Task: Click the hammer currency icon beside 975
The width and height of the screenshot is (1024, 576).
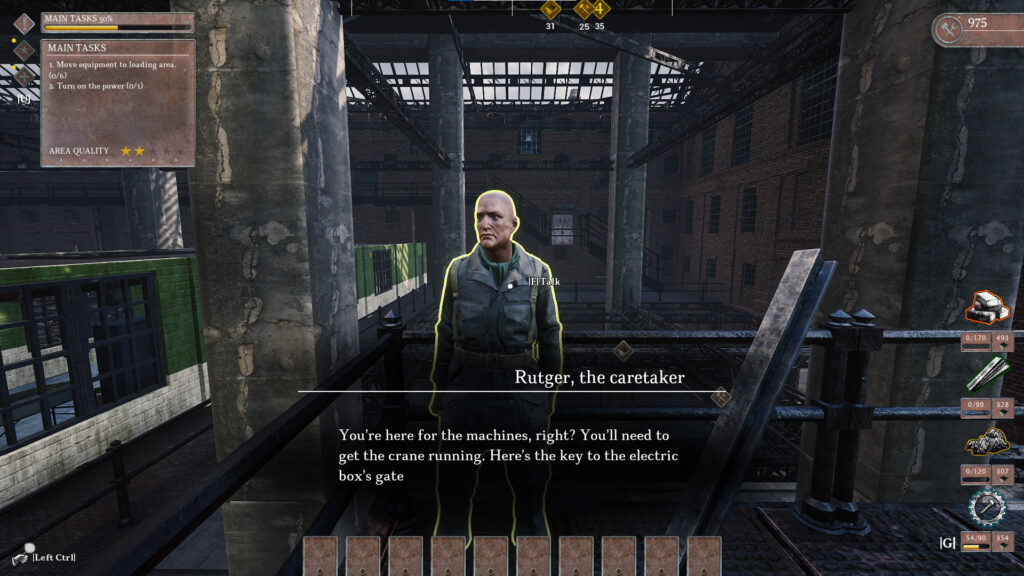Action: pyautogui.click(x=949, y=29)
